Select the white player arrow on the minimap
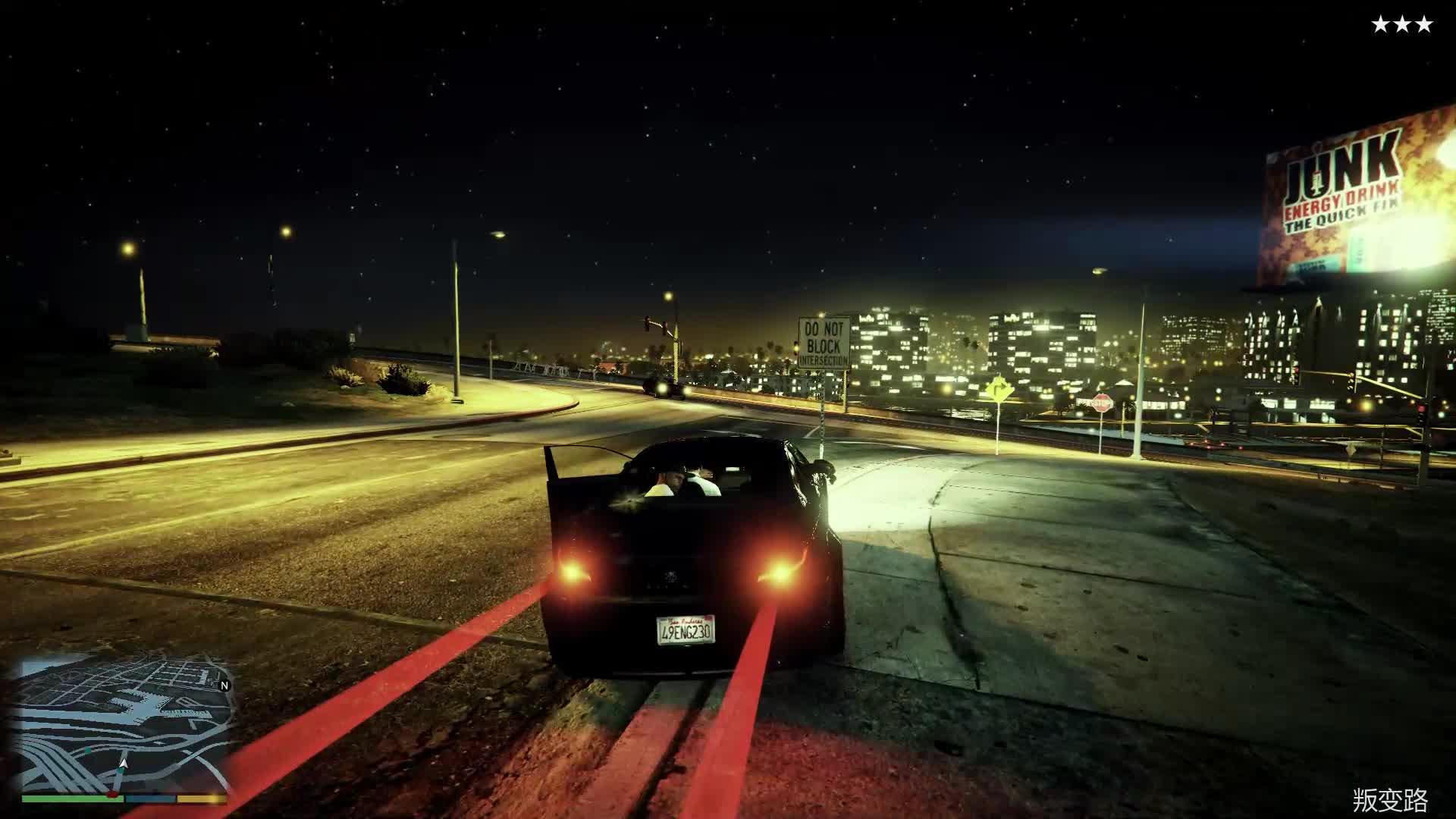 123,764
